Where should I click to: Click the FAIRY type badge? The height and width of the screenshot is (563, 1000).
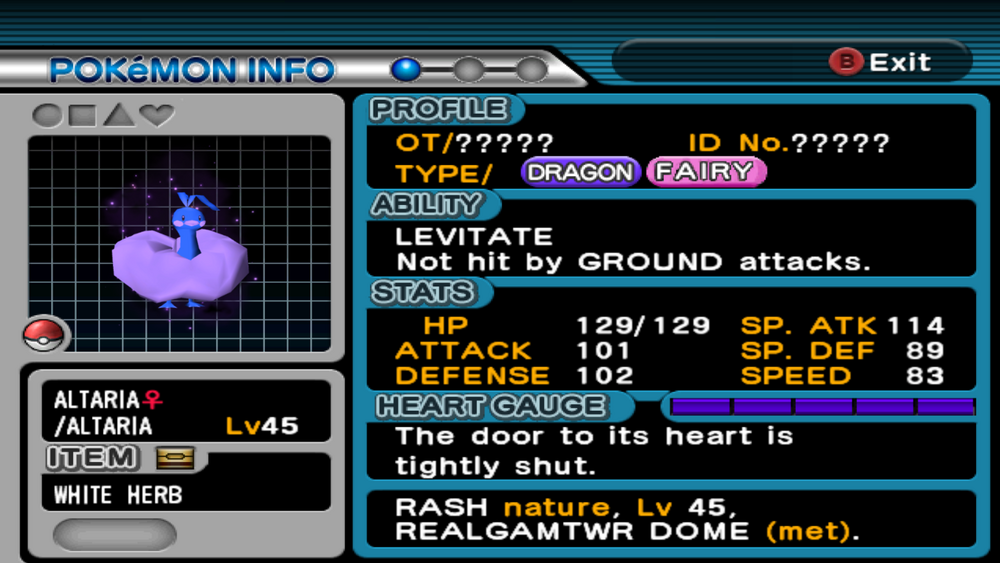[x=706, y=172]
